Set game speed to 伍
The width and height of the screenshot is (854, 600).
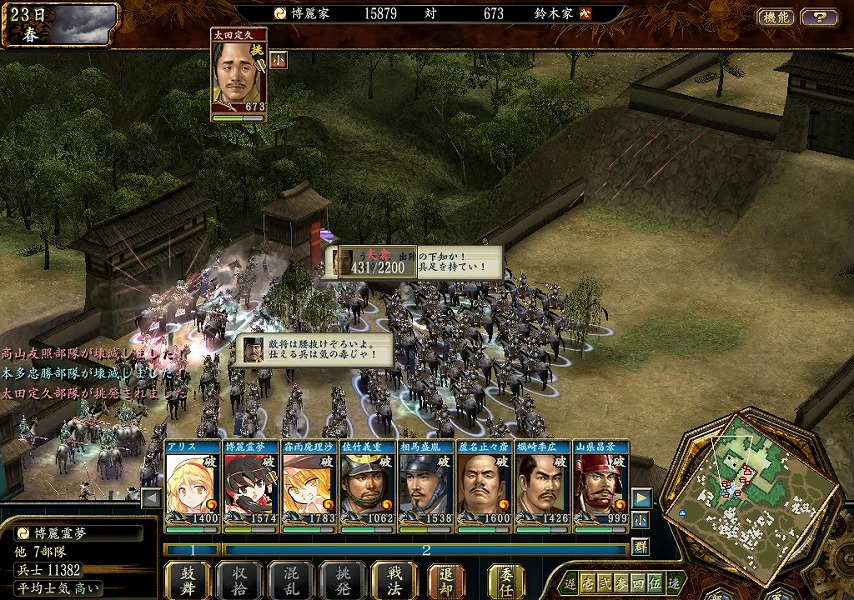653,583
